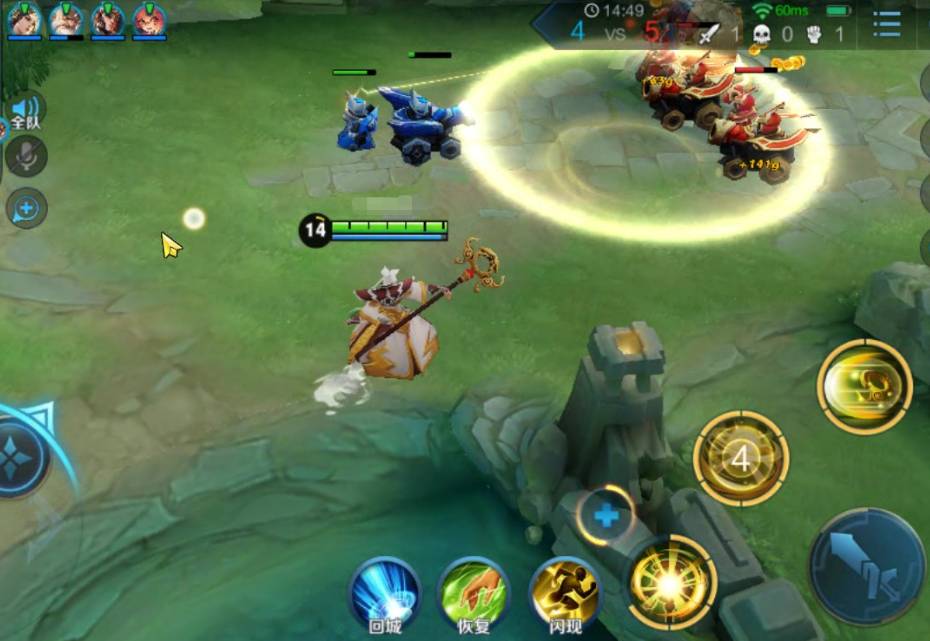Viewport: 930px width, 641px height.
Task: Open the quick chat bubble button
Action: pos(26,208)
